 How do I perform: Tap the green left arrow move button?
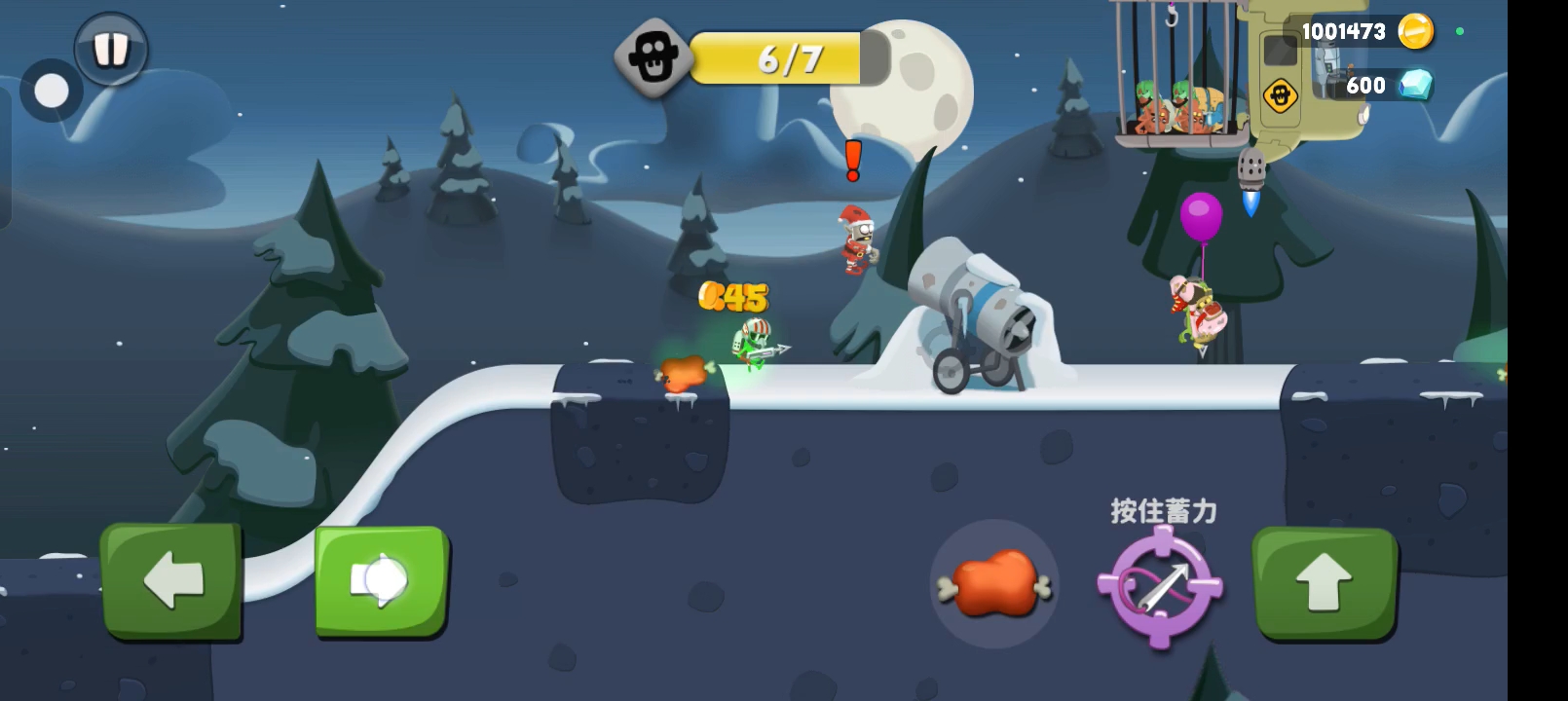[x=172, y=581]
